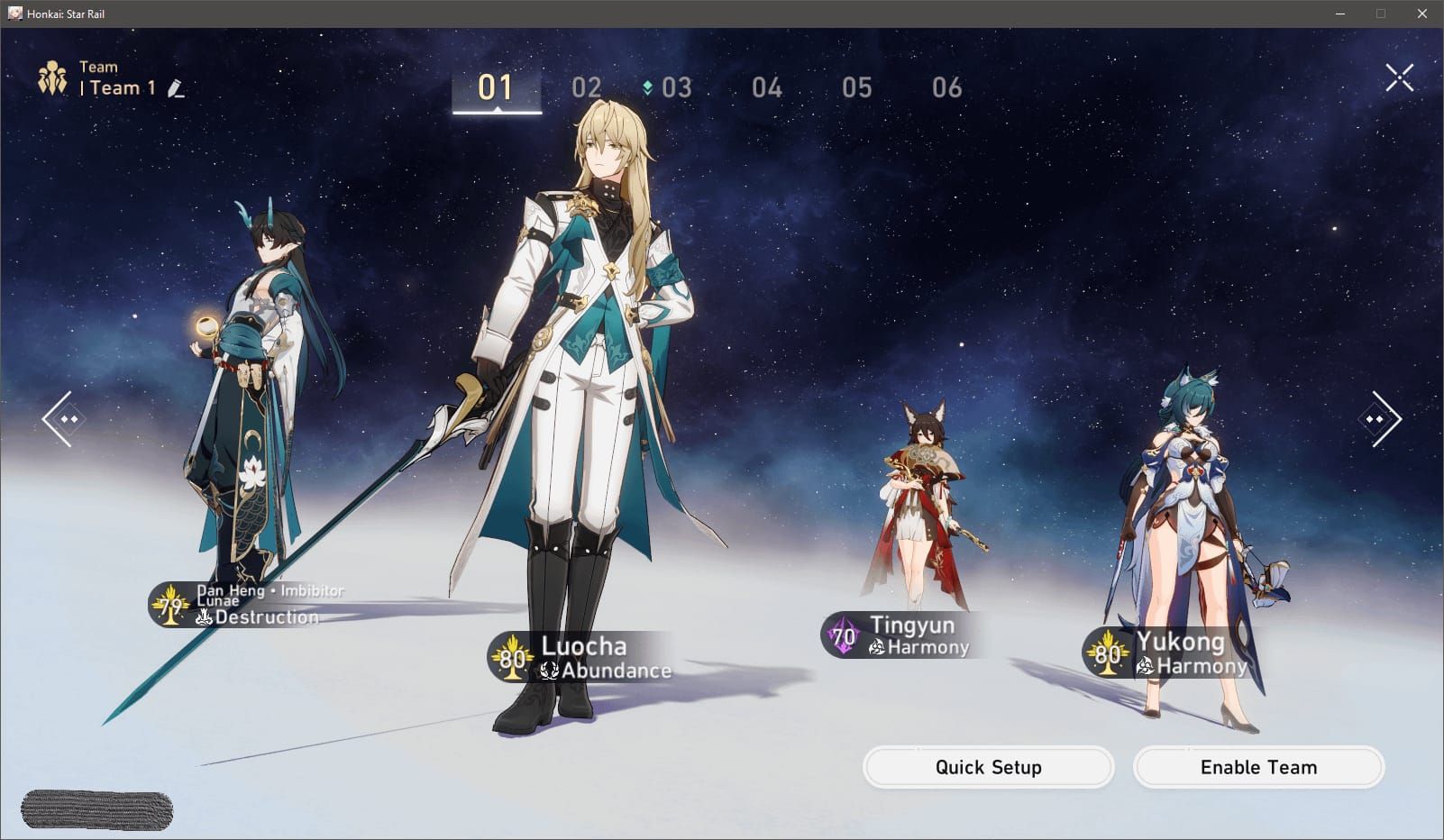Click the Destruction path icon under Dan Heng
The width and height of the screenshot is (1444, 840).
coord(206,617)
